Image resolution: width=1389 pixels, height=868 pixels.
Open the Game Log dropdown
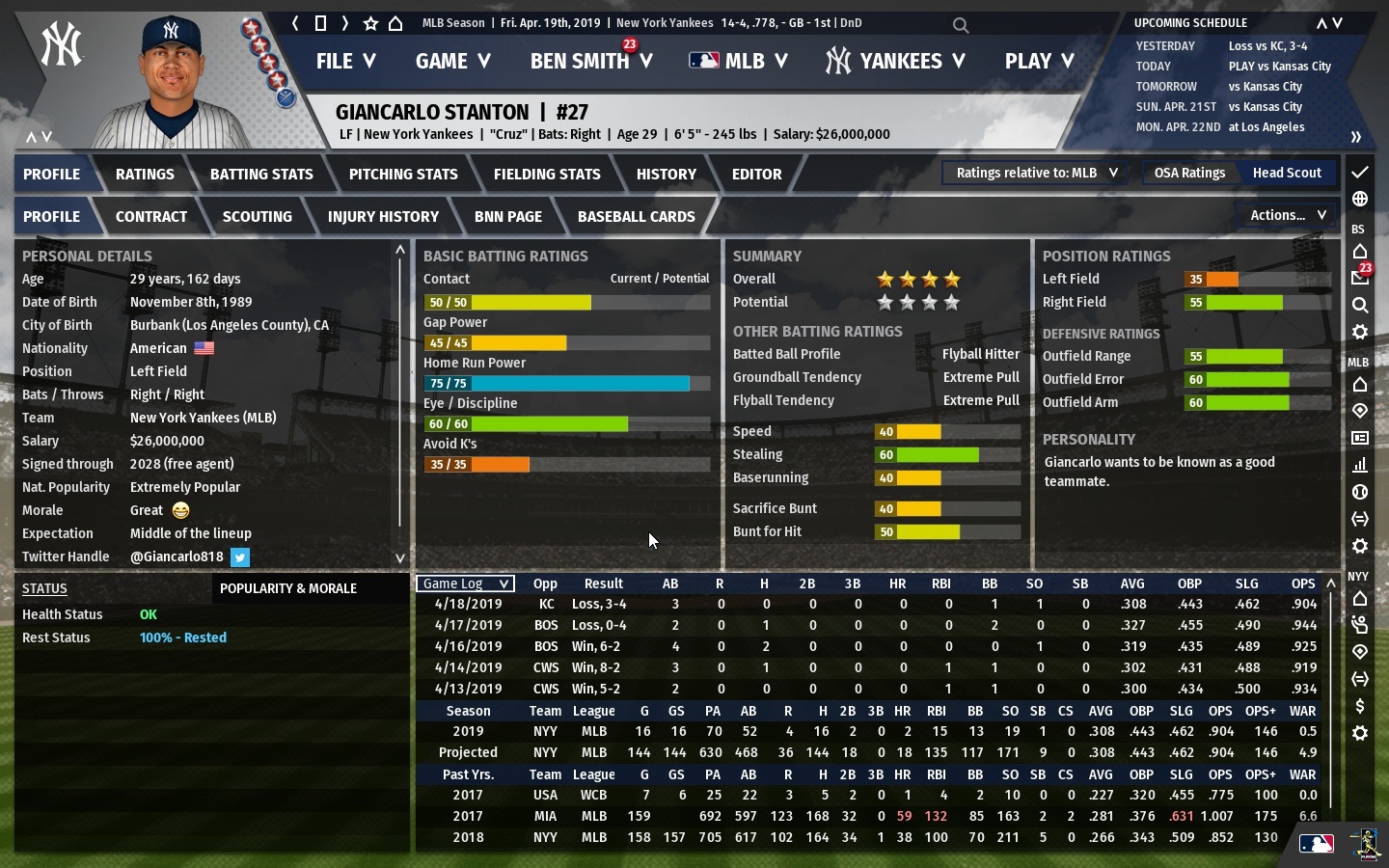tap(464, 583)
